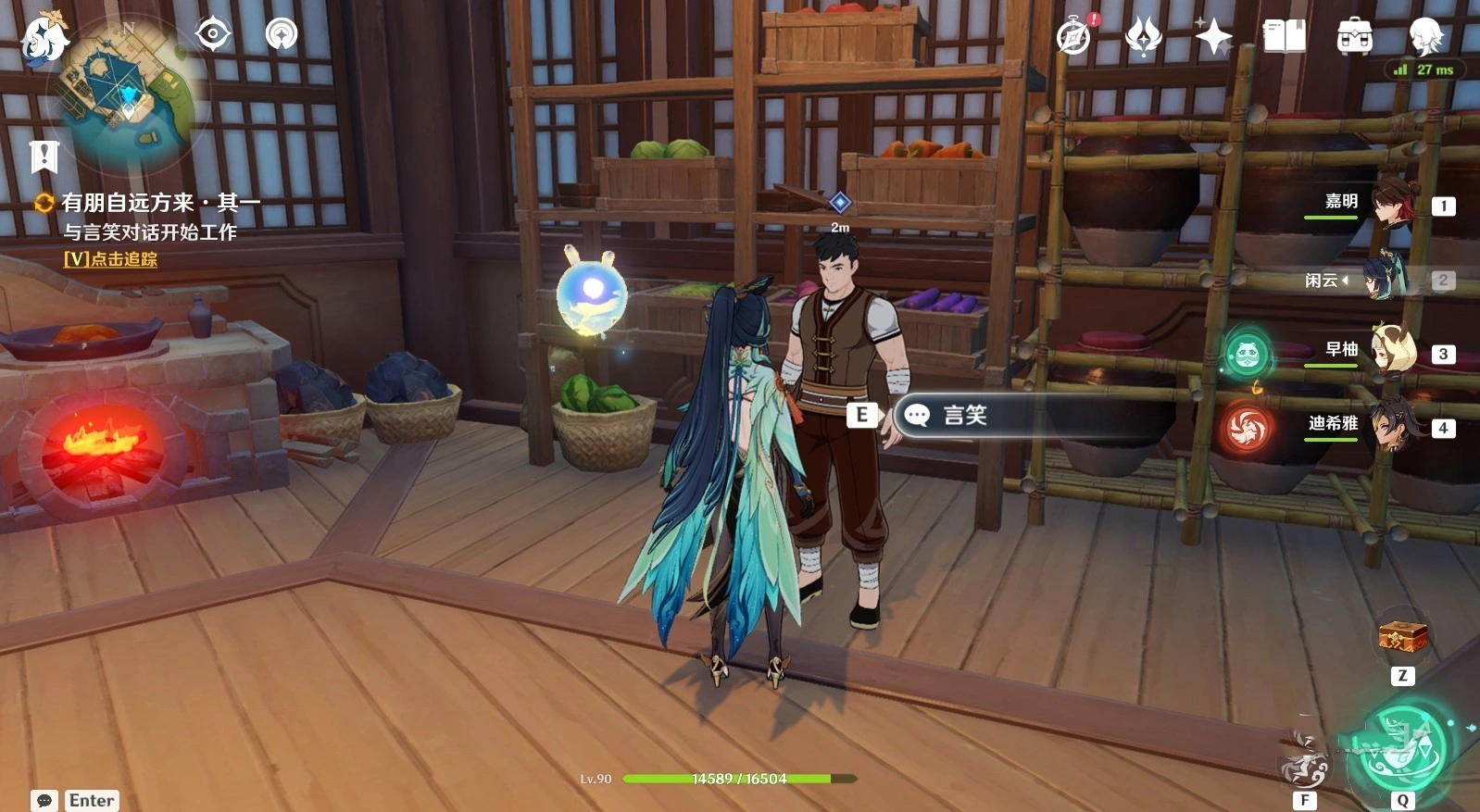Open the wish four-point star icon

[x=1213, y=37]
